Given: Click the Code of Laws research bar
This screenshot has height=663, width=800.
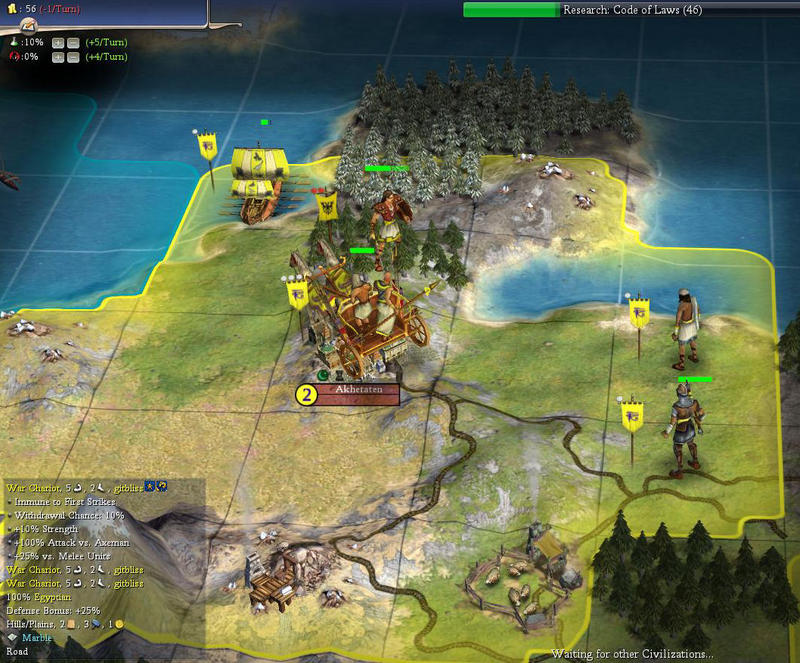Looking at the screenshot, I should click(628, 10).
